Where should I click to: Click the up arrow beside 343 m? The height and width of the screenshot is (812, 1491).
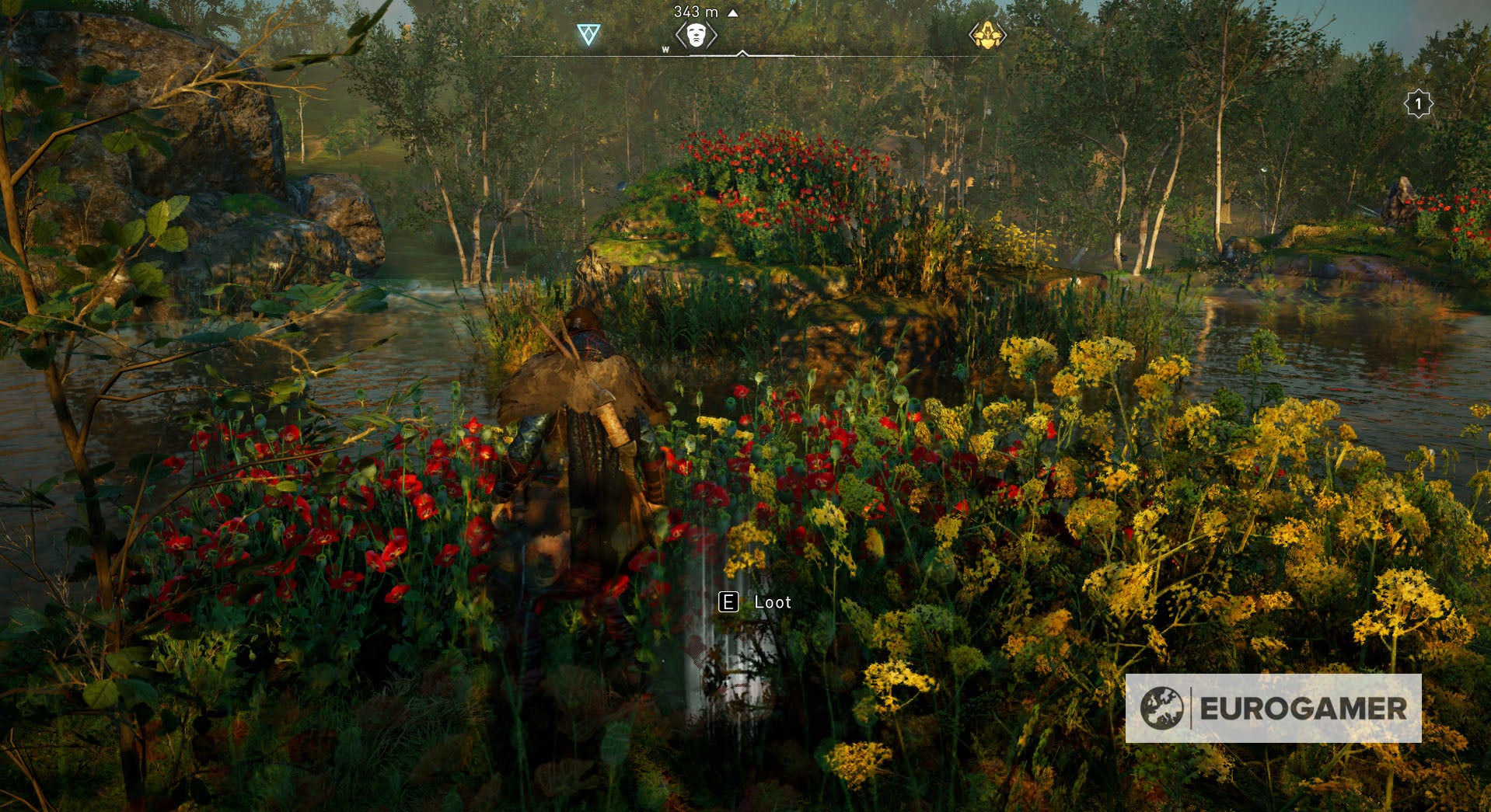[729, 13]
